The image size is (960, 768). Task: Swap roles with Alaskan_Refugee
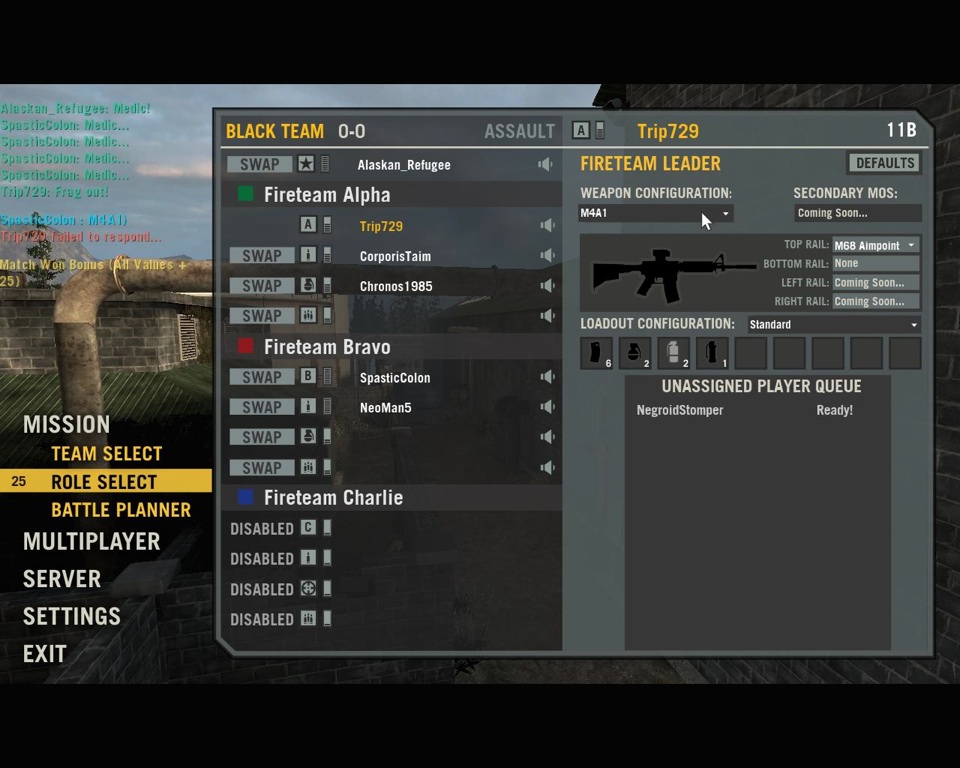[x=260, y=164]
